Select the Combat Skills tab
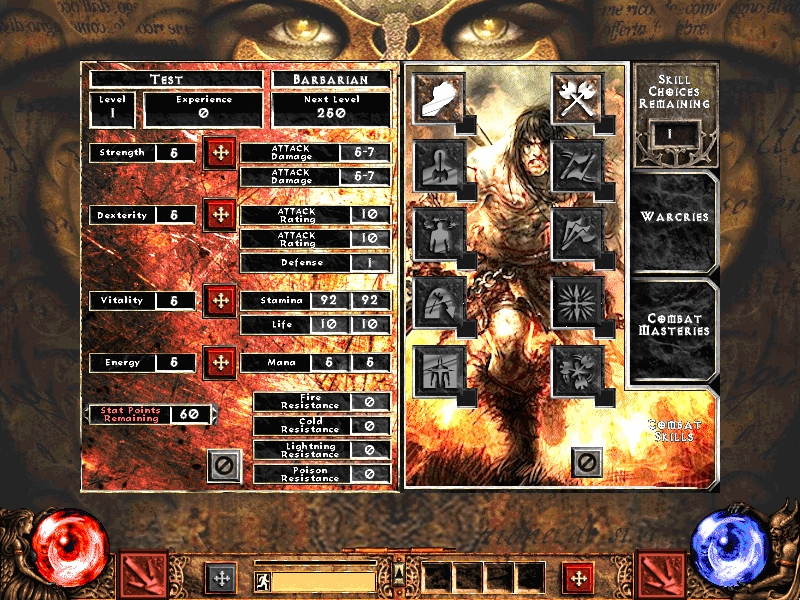The height and width of the screenshot is (600, 800). point(675,430)
